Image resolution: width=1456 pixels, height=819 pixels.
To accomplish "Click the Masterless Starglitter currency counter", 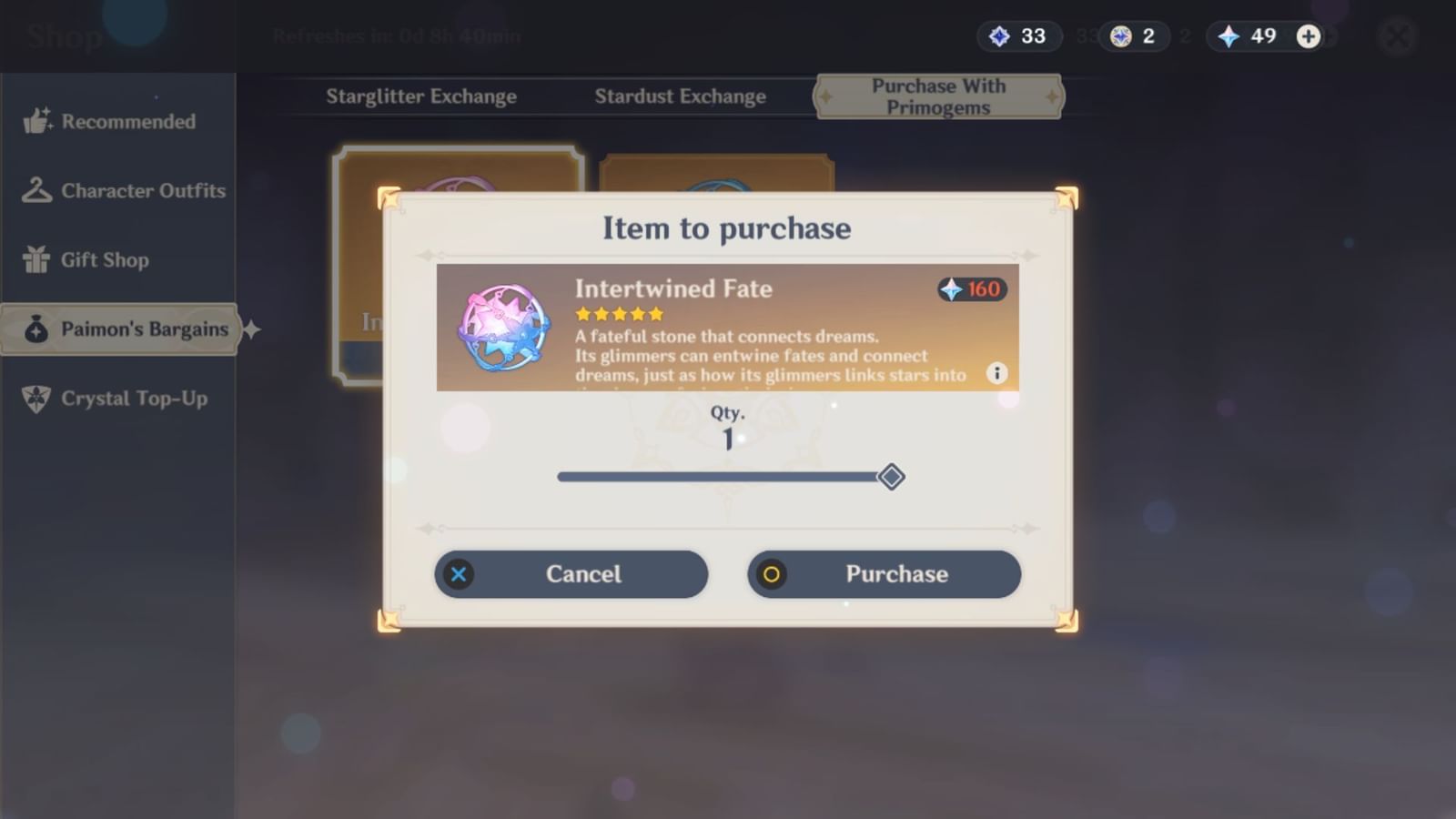I will point(1017,36).
